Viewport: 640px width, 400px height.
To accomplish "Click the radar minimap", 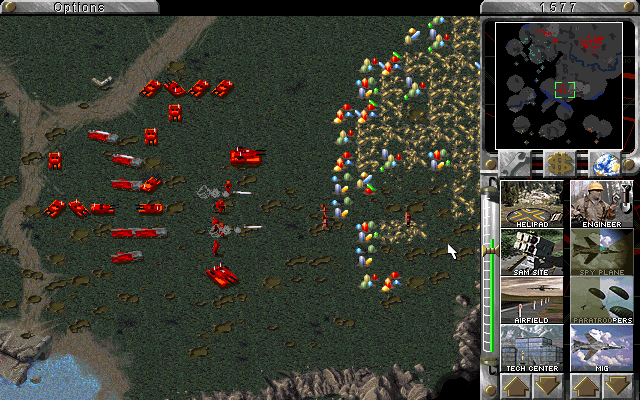I will pos(559,84).
